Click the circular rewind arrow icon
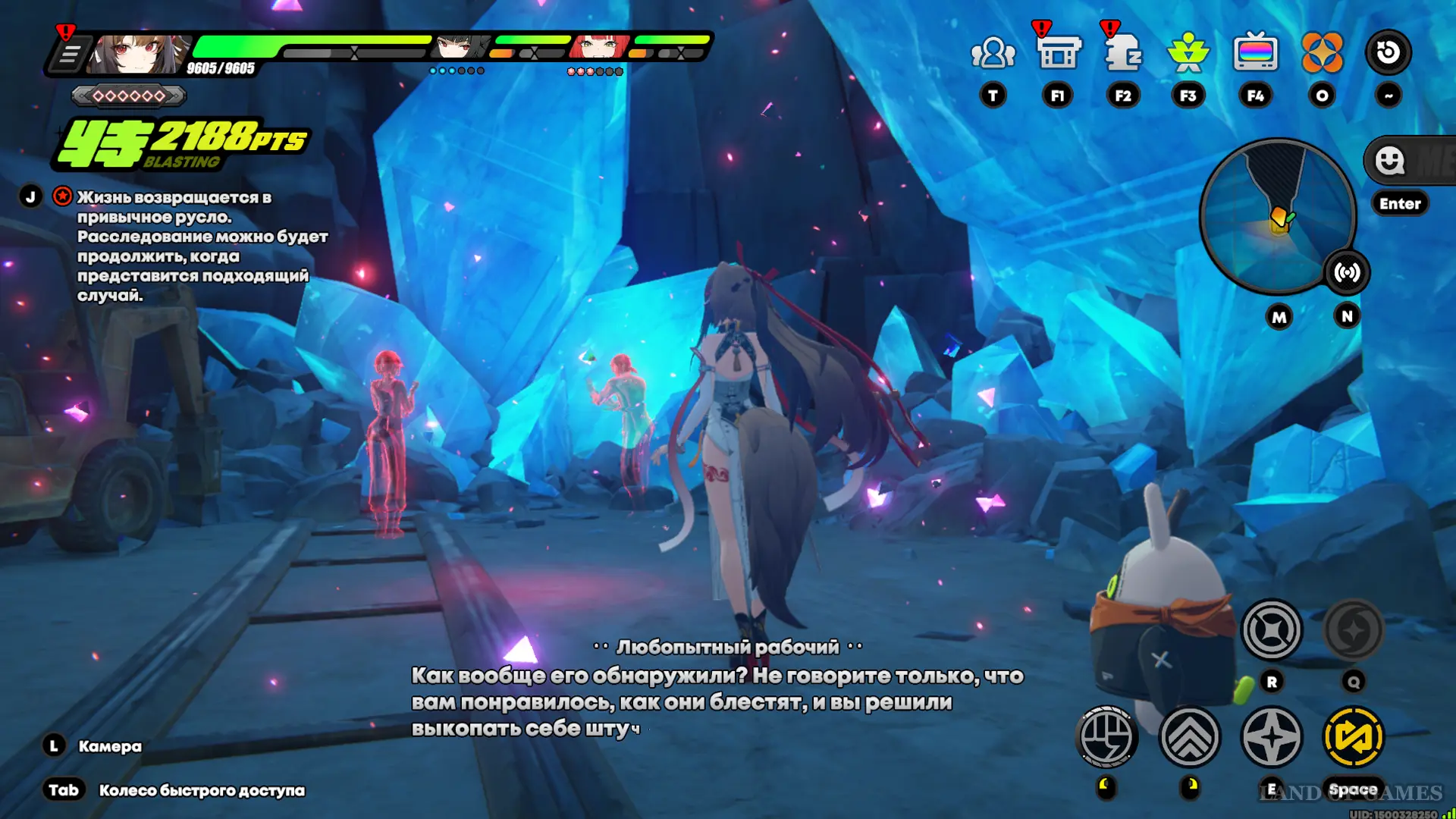1456x819 pixels. tap(1388, 52)
